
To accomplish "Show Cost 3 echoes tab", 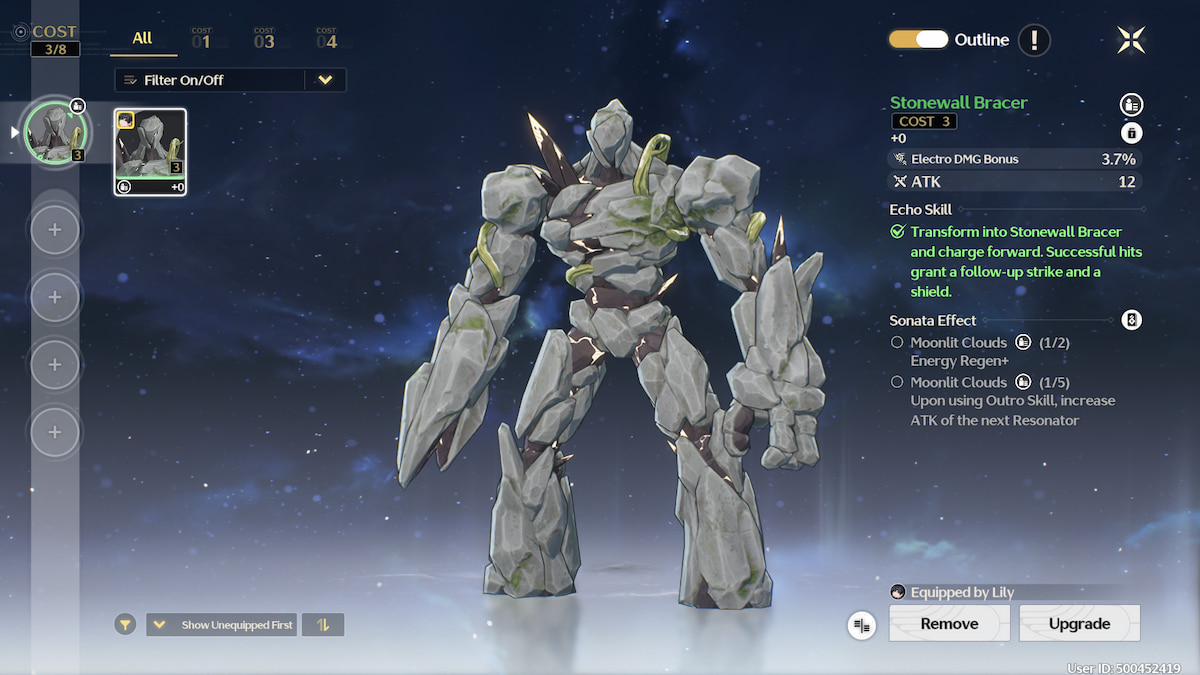I will click(x=263, y=40).
